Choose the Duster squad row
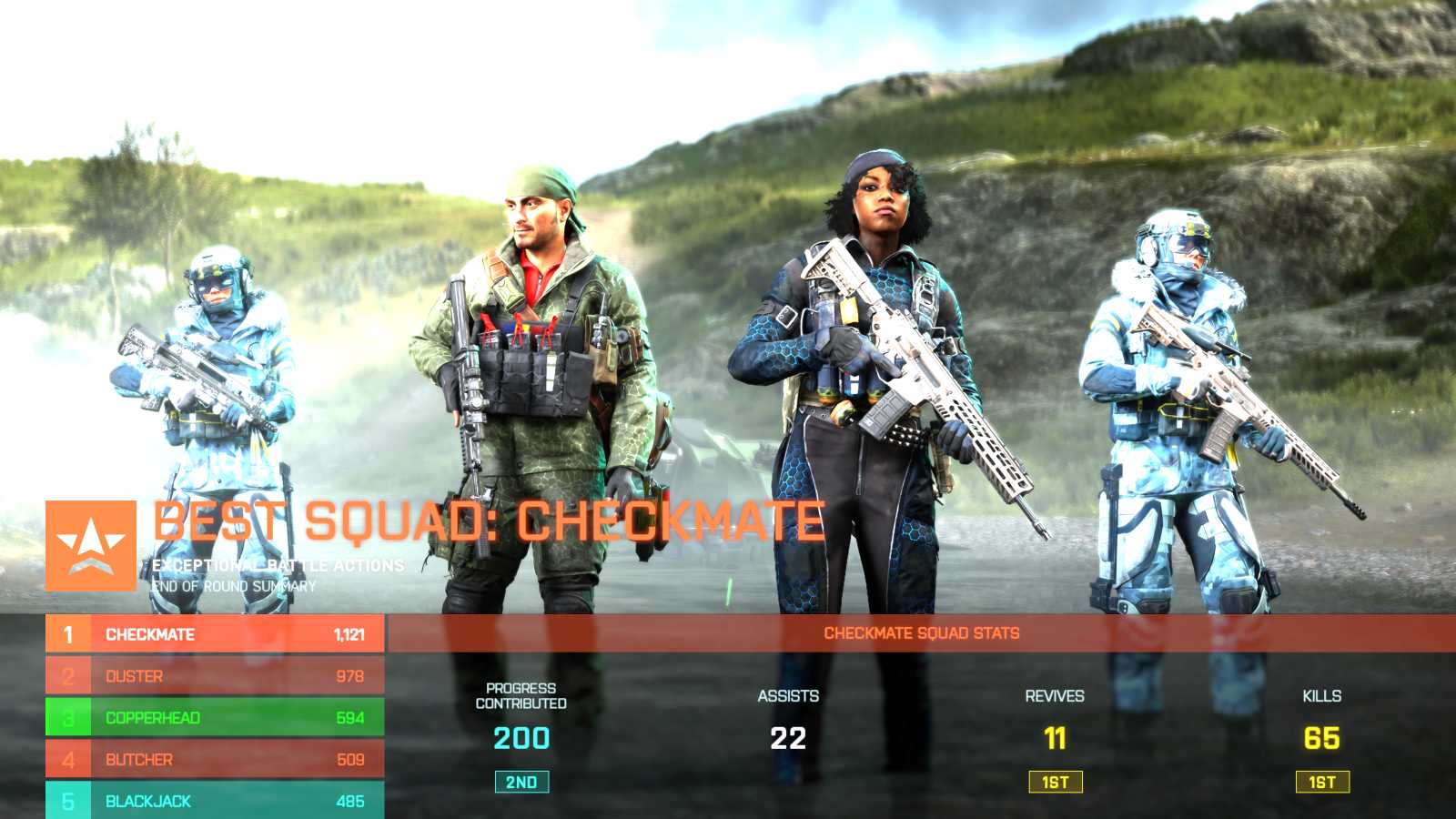The width and height of the screenshot is (1456, 819). click(215, 676)
